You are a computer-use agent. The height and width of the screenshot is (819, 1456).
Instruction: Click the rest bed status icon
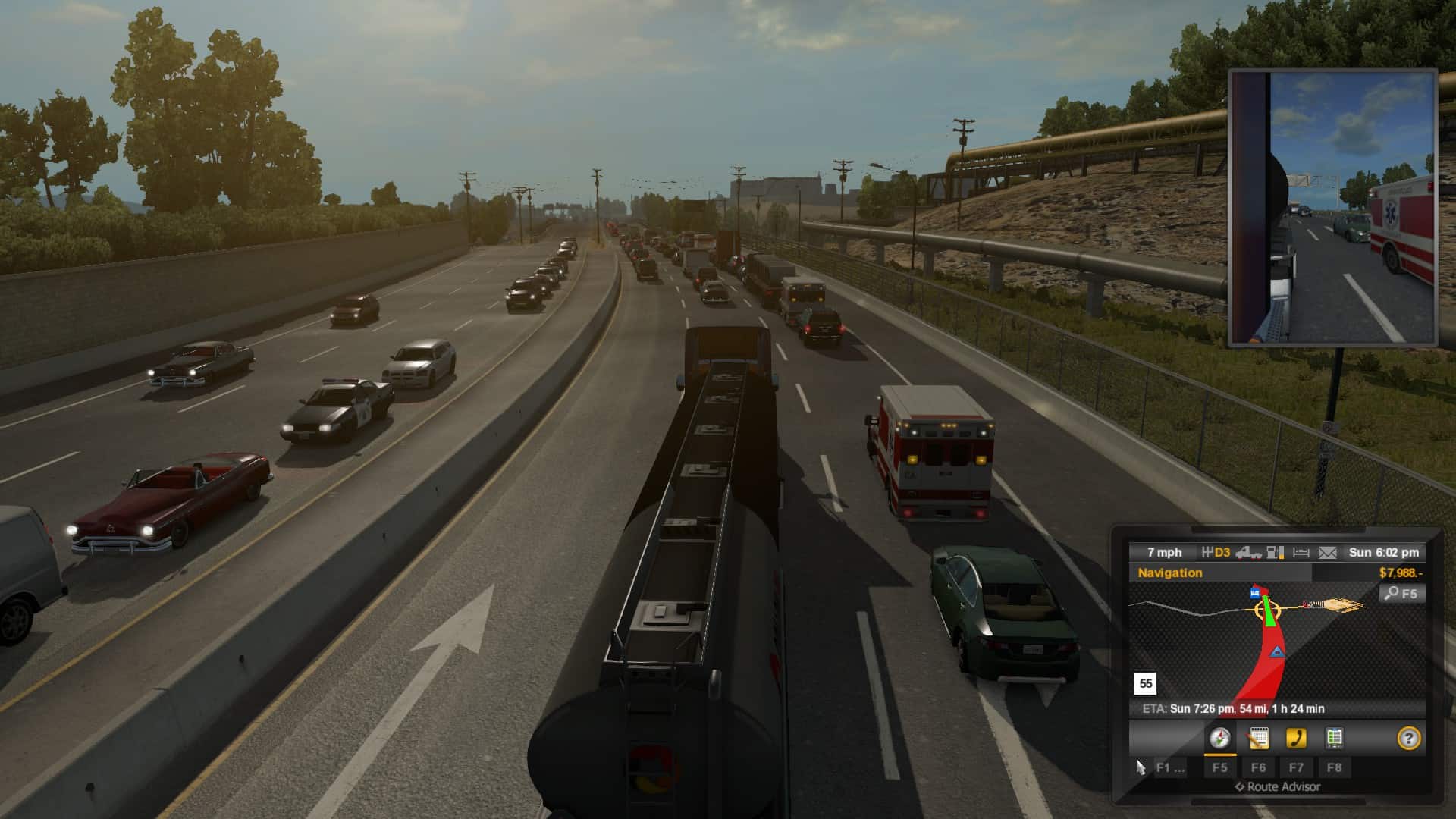1301,553
